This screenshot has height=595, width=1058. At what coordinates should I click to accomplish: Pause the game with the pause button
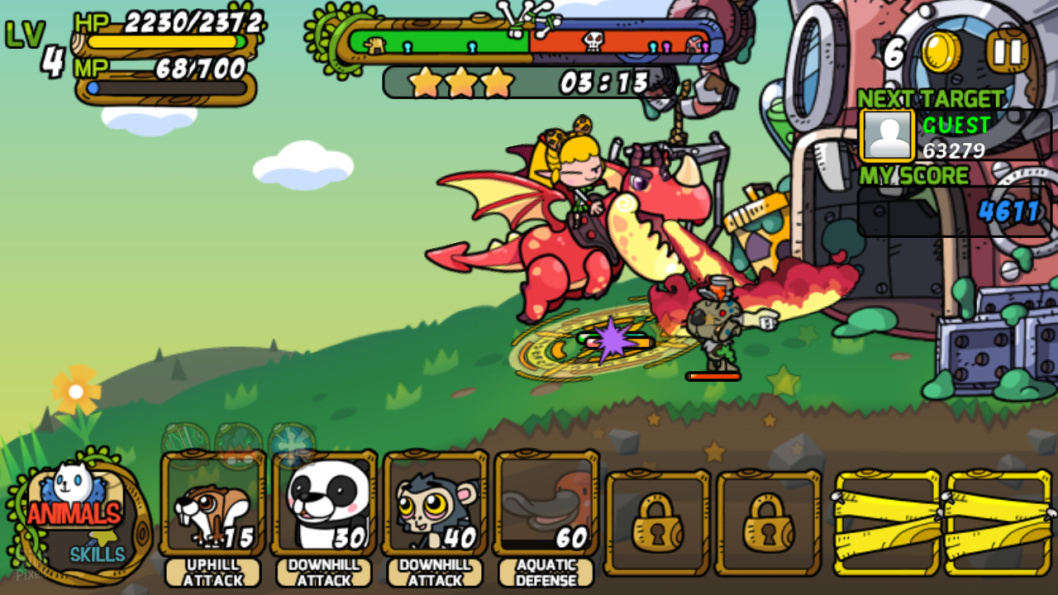coord(1008,51)
